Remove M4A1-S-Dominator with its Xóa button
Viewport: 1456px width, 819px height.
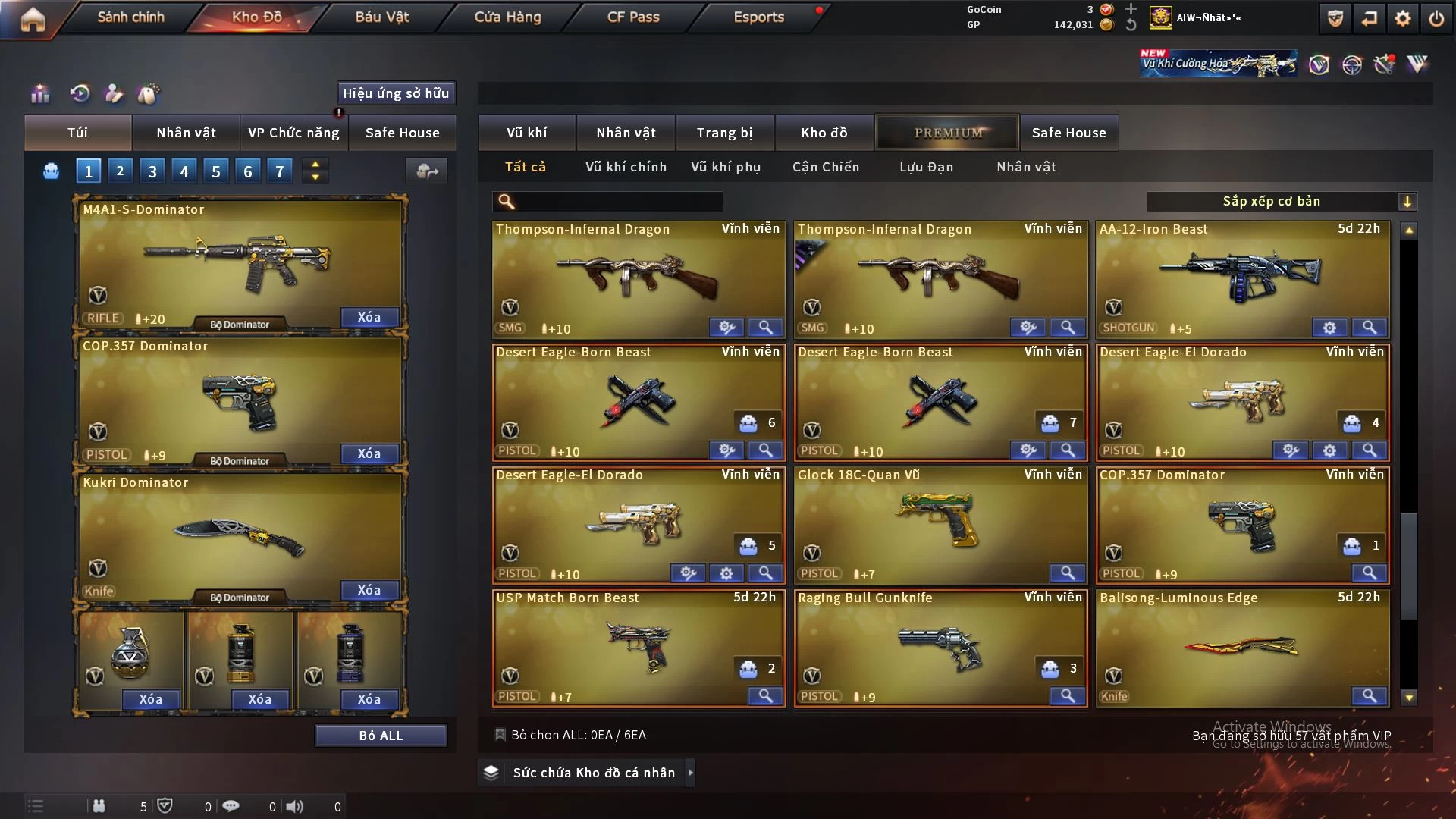(369, 318)
